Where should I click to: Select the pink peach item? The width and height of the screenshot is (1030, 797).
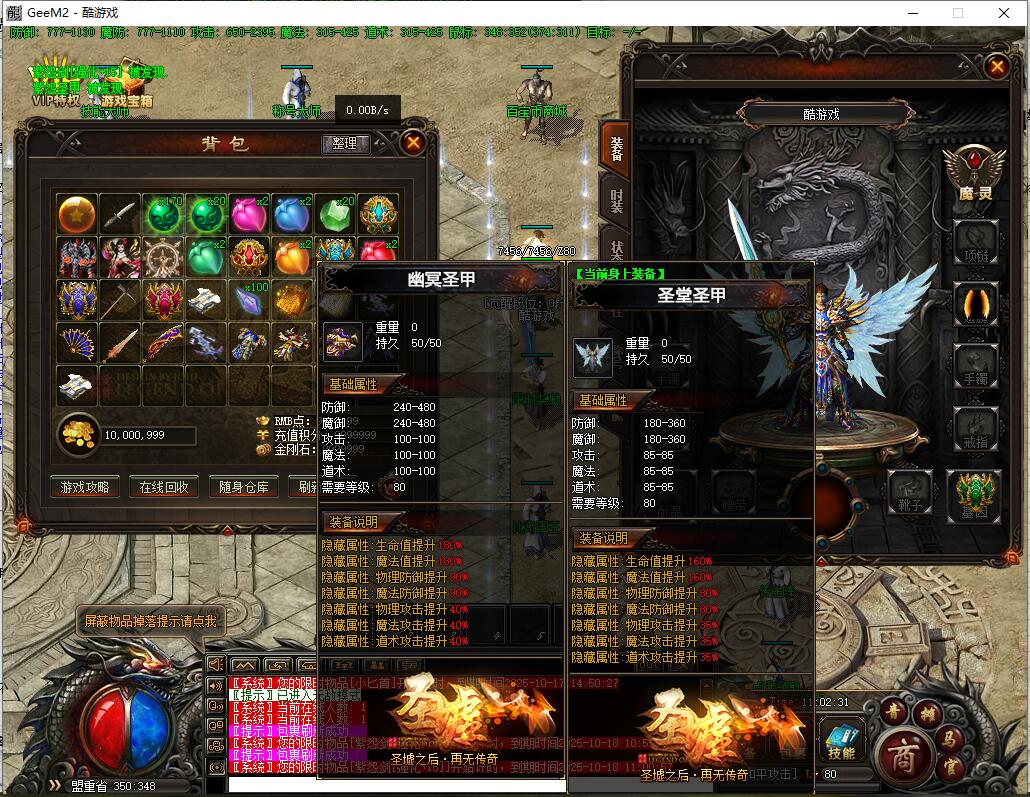249,214
